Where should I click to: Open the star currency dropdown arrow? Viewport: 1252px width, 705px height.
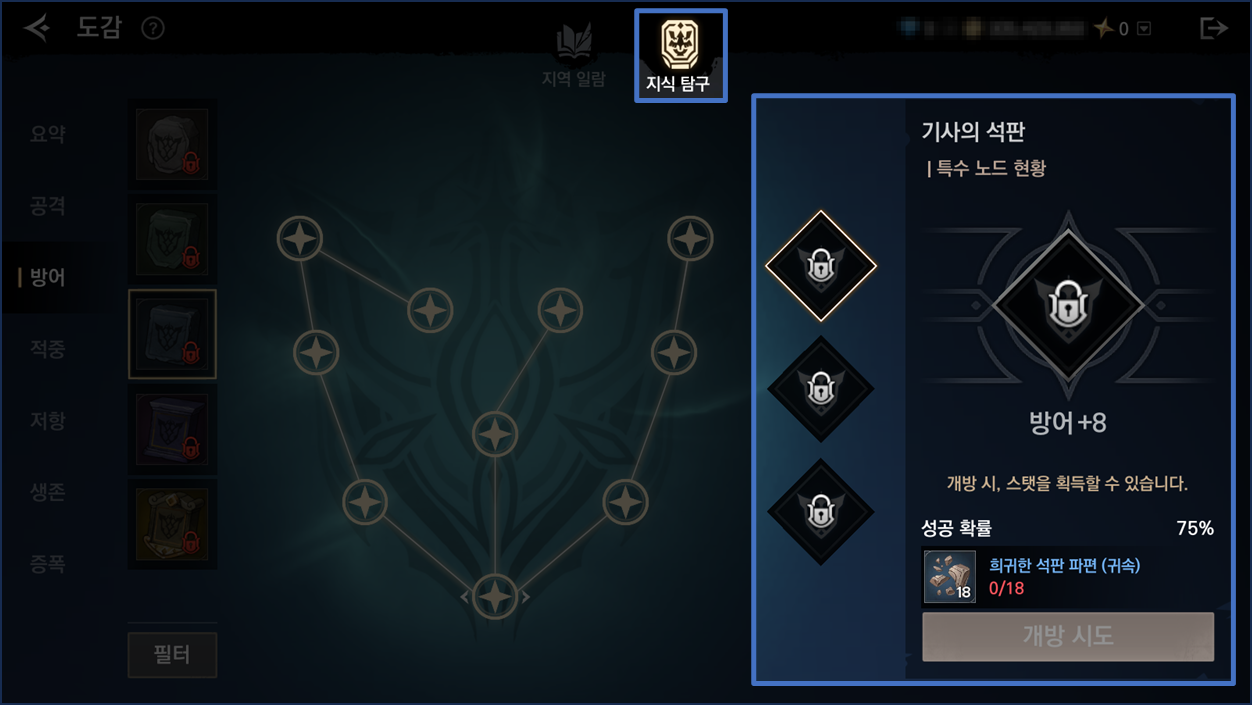(x=1145, y=29)
